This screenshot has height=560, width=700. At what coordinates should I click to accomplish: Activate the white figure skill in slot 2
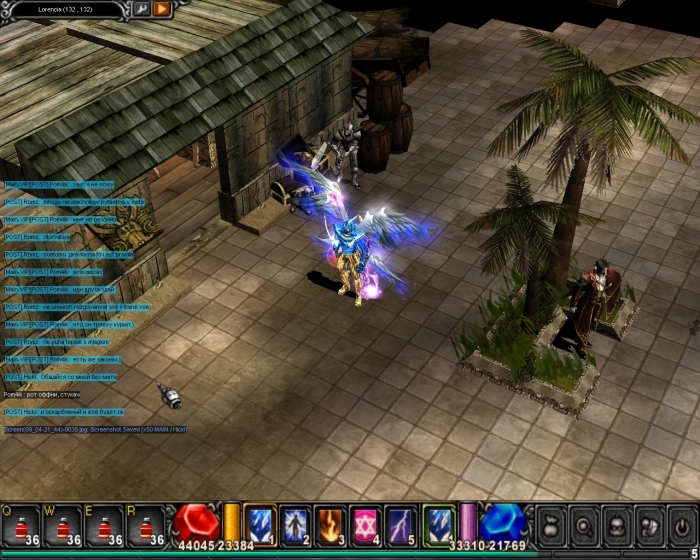[295, 523]
